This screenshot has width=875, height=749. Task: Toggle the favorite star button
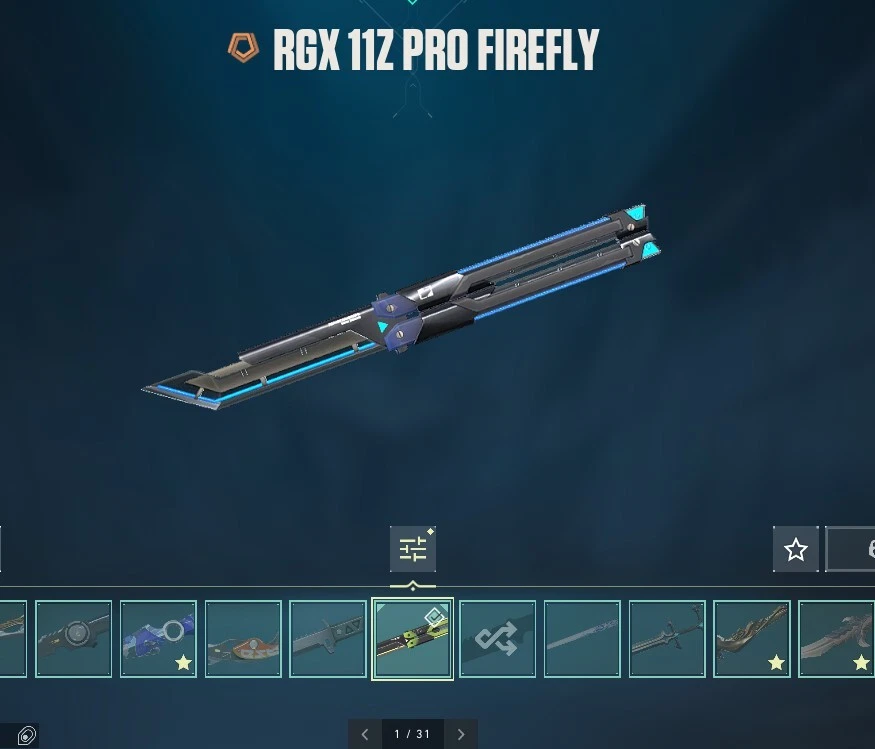796,549
